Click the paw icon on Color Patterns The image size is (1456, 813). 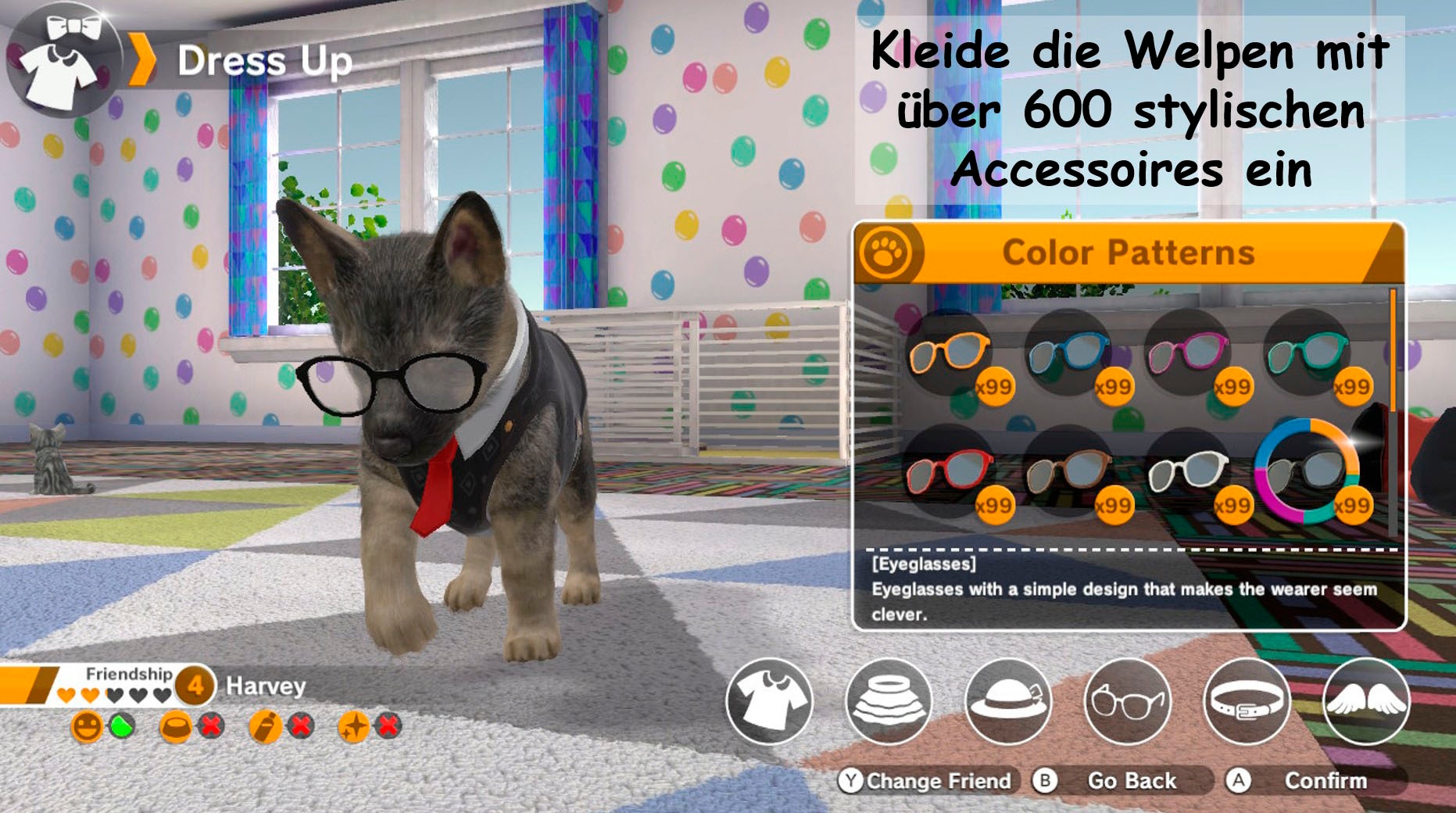[889, 249]
